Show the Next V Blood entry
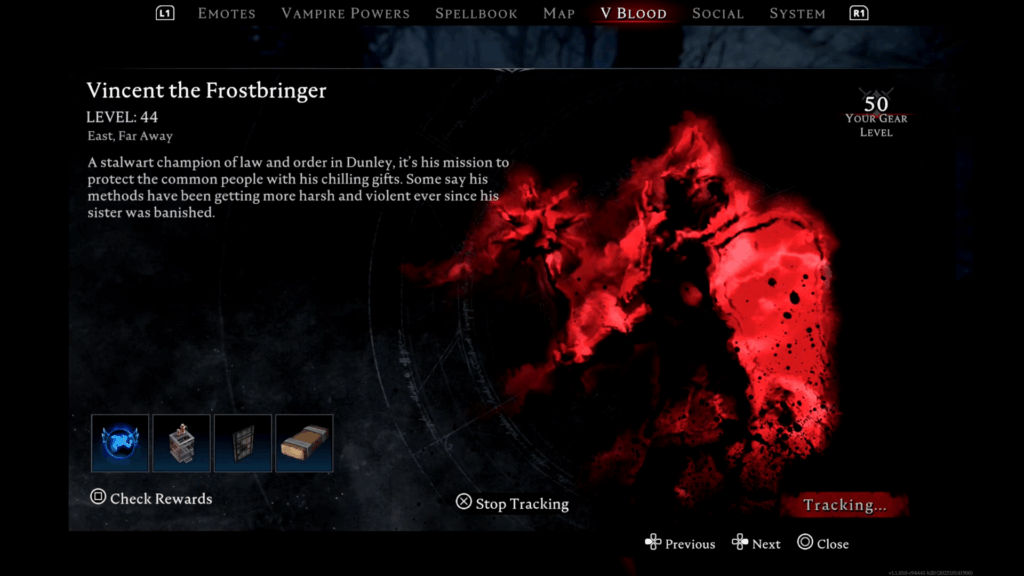The height and width of the screenshot is (576, 1024). [x=756, y=544]
